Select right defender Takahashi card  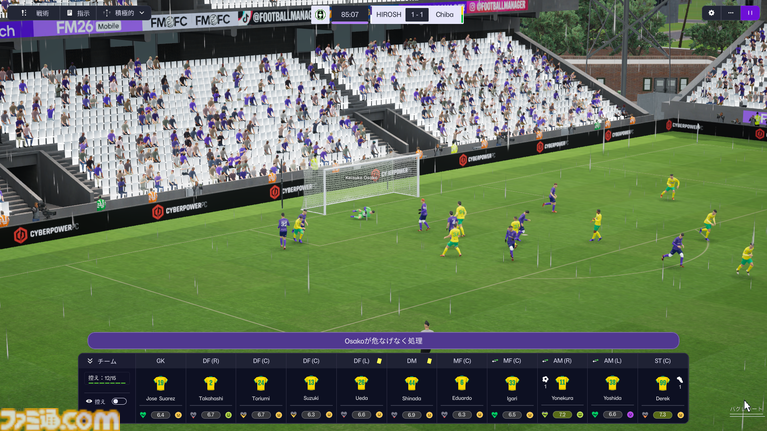210,391
